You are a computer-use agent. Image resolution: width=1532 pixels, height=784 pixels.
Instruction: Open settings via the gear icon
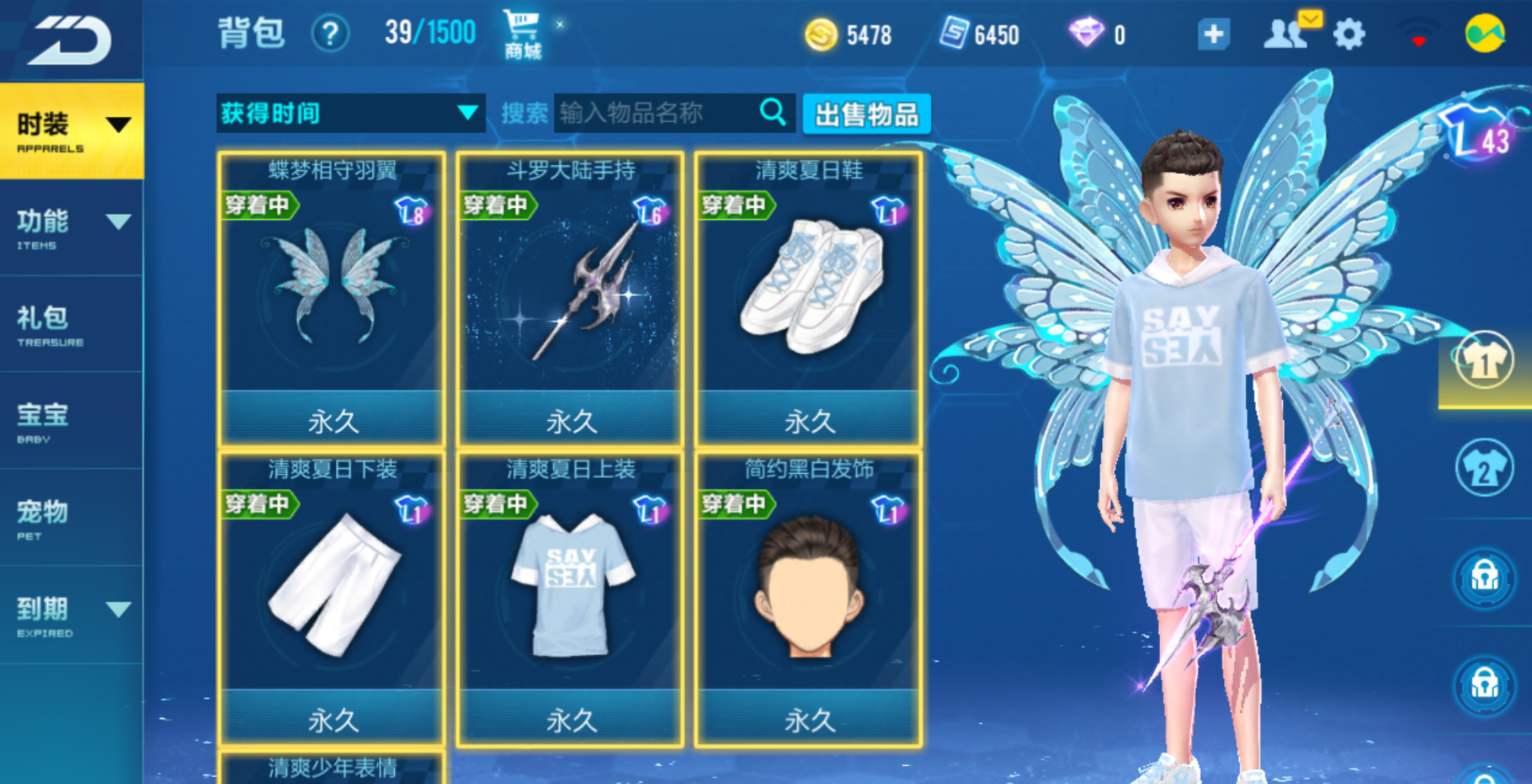pyautogui.click(x=1349, y=34)
